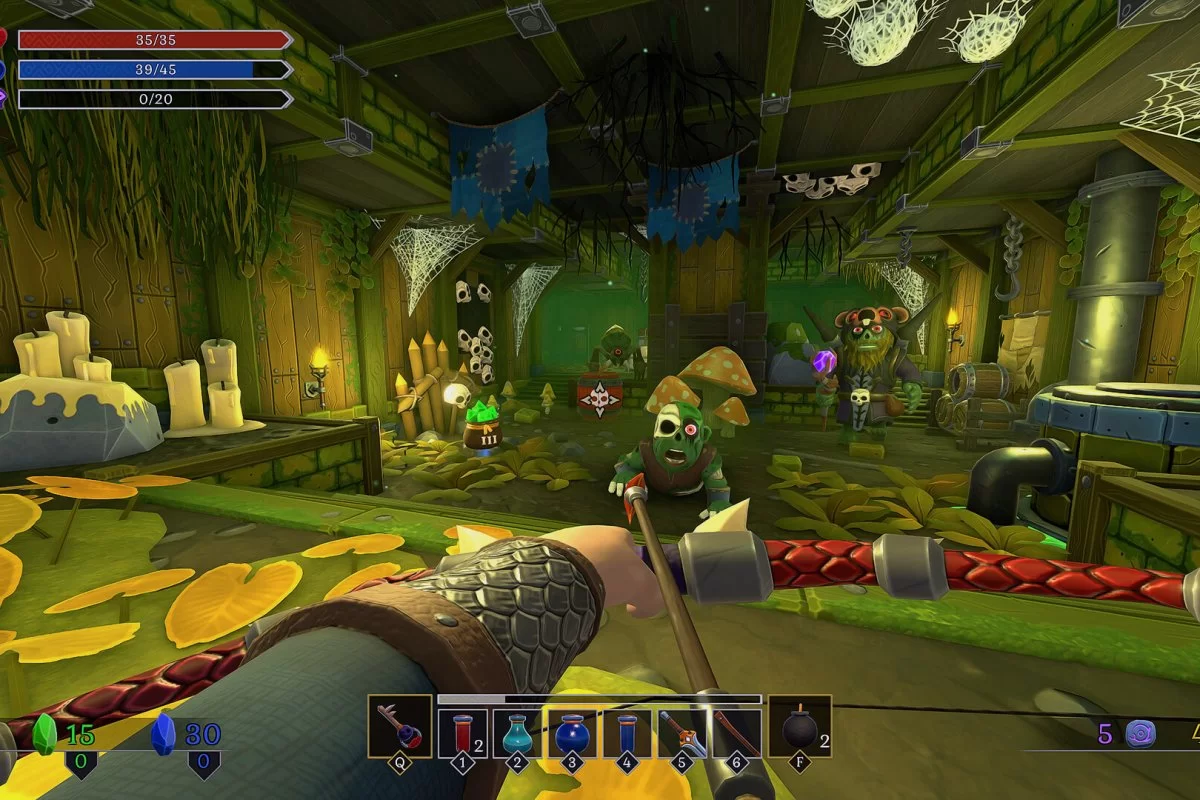Select the blue vial potion slot
This screenshot has width=1200, height=800.
627,733
